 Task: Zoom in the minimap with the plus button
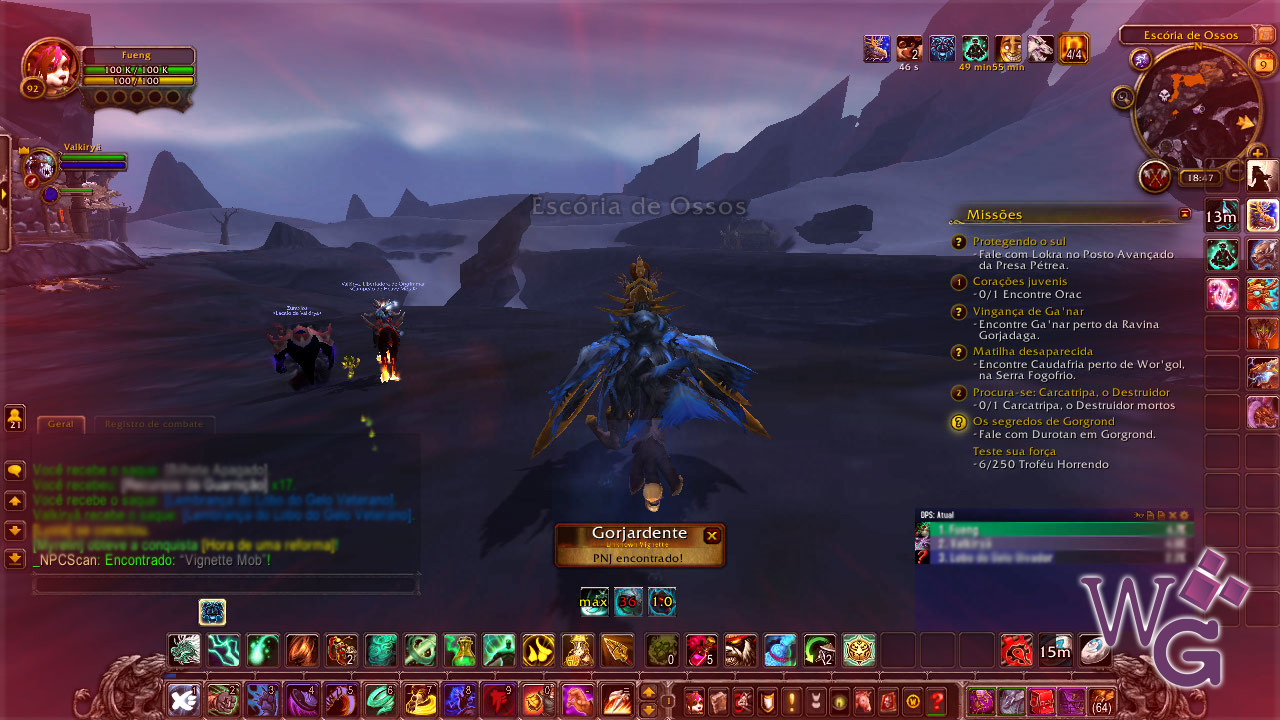coord(1258,153)
